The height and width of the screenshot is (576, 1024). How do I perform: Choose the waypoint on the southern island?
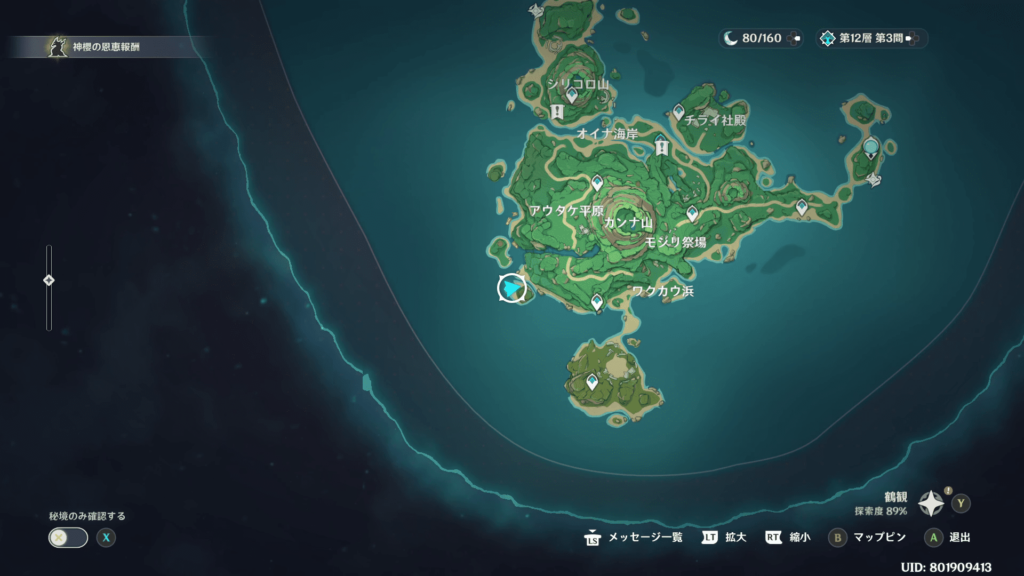[x=593, y=381]
